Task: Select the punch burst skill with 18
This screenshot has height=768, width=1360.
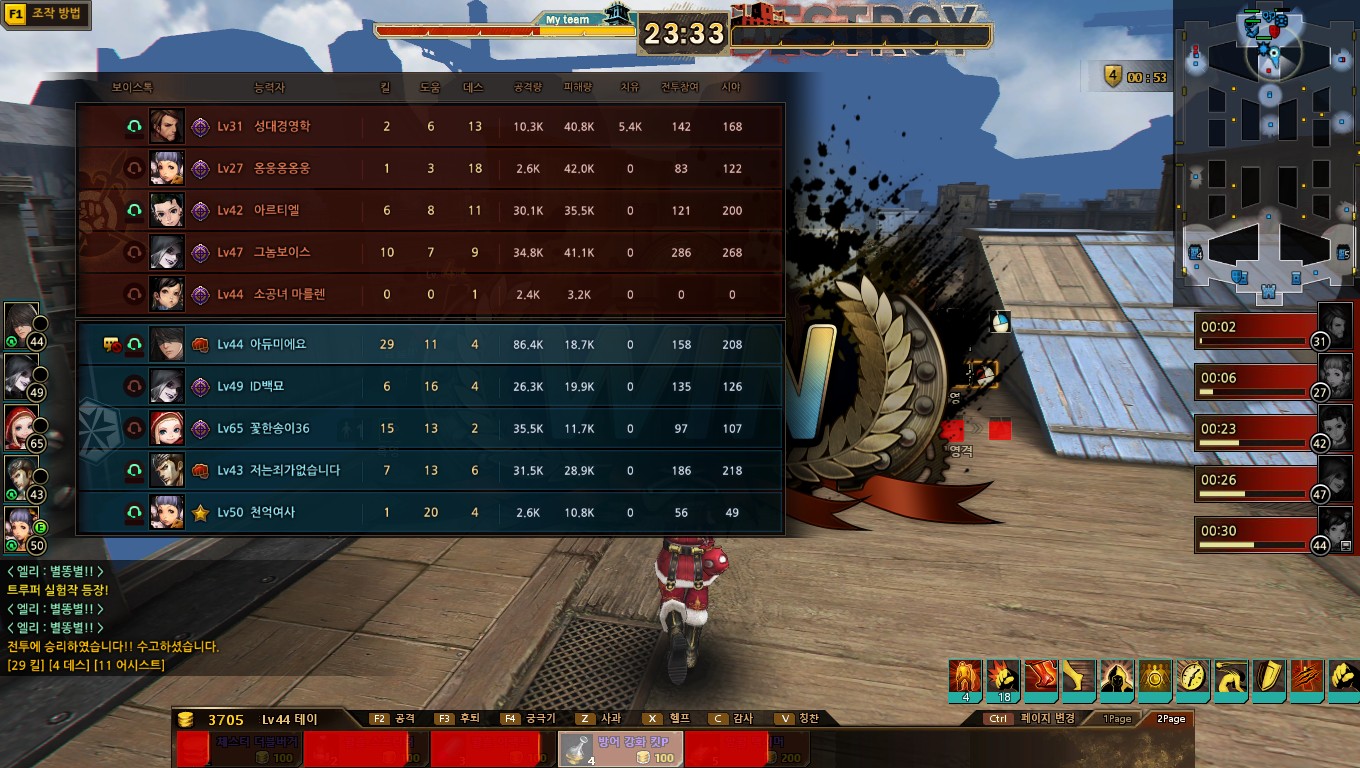Action: pyautogui.click(x=1003, y=678)
